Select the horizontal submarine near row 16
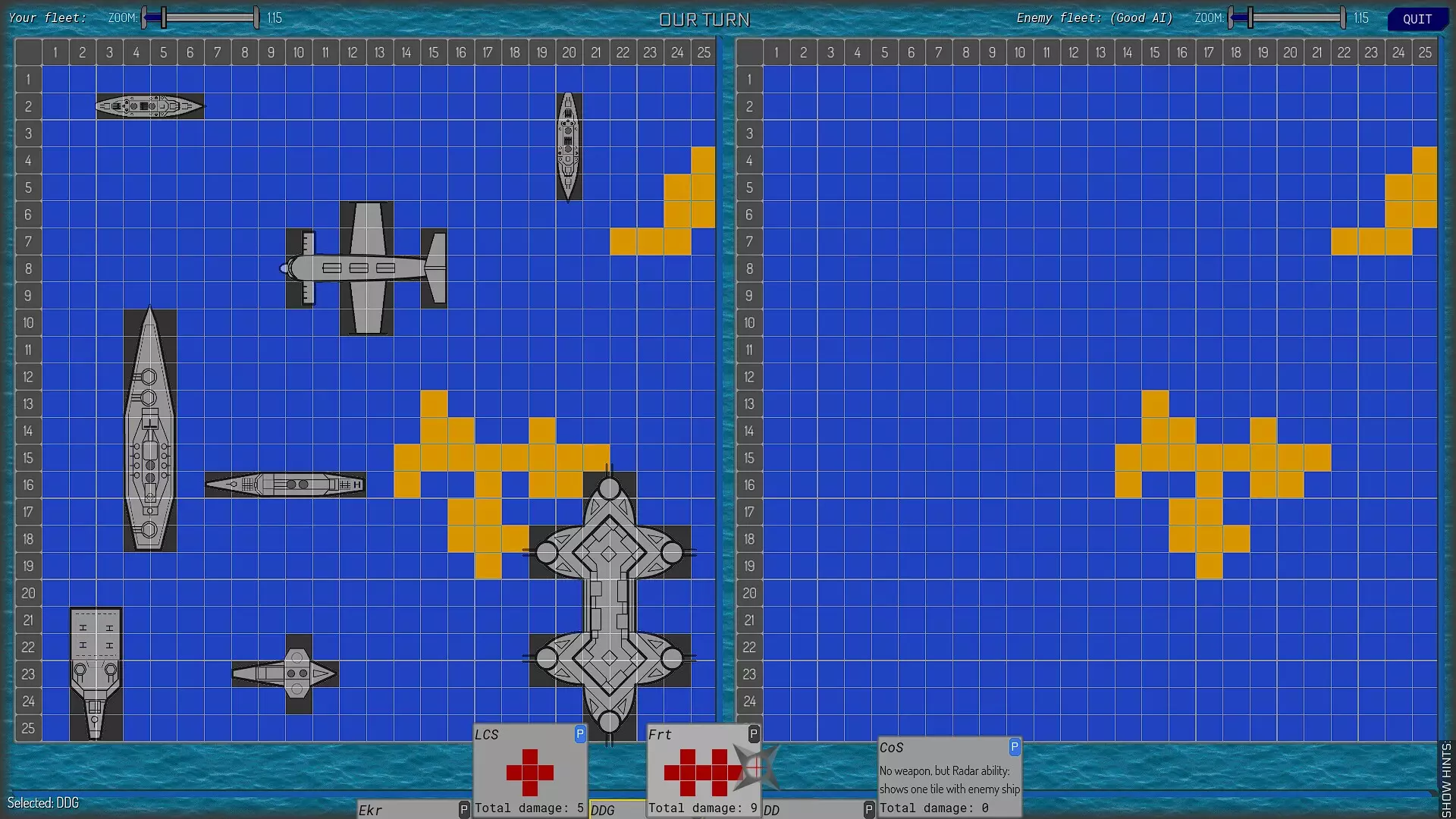Viewport: 1456px width, 819px height. 284,484
